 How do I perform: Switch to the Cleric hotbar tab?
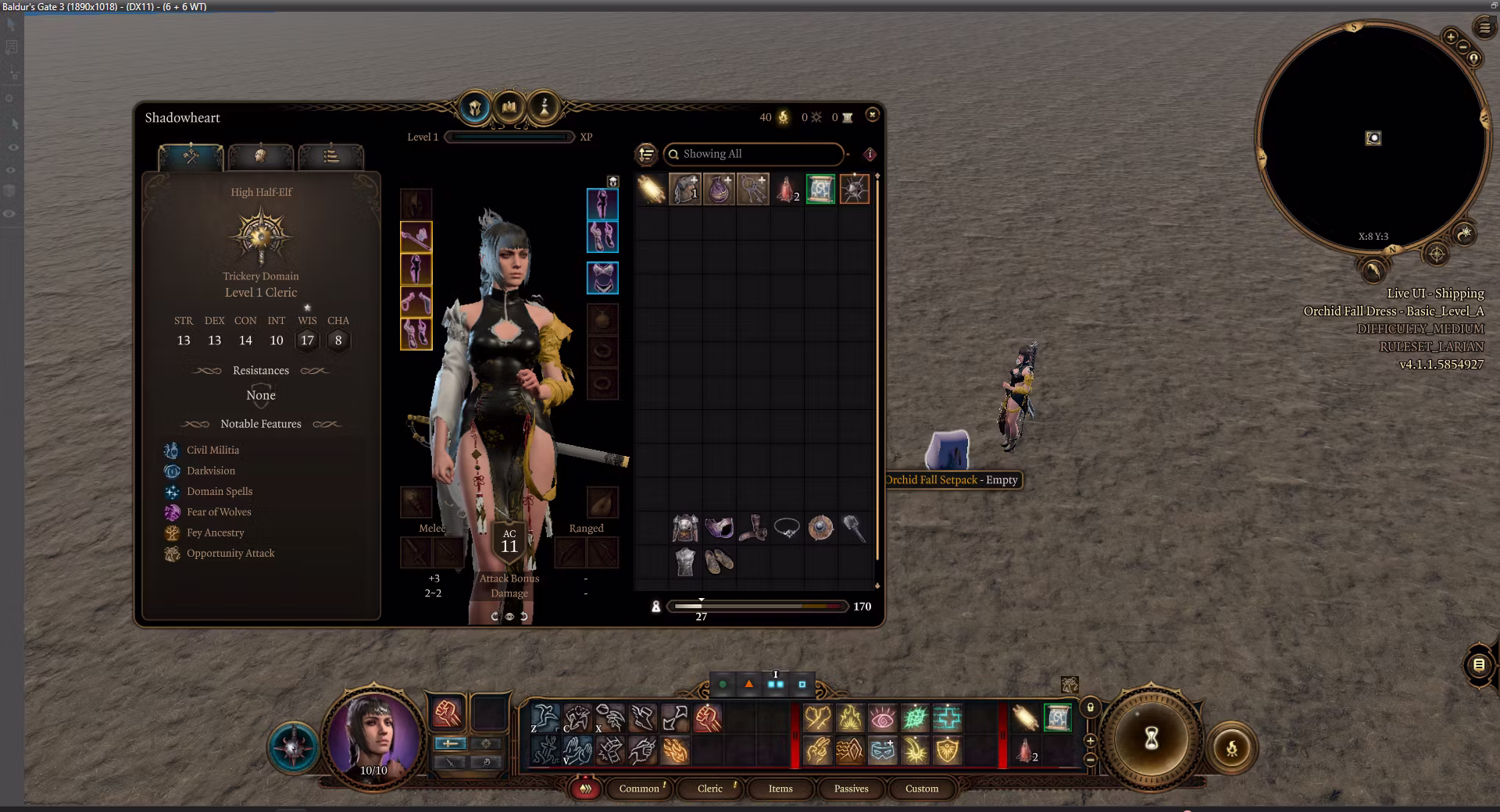pyautogui.click(x=709, y=789)
